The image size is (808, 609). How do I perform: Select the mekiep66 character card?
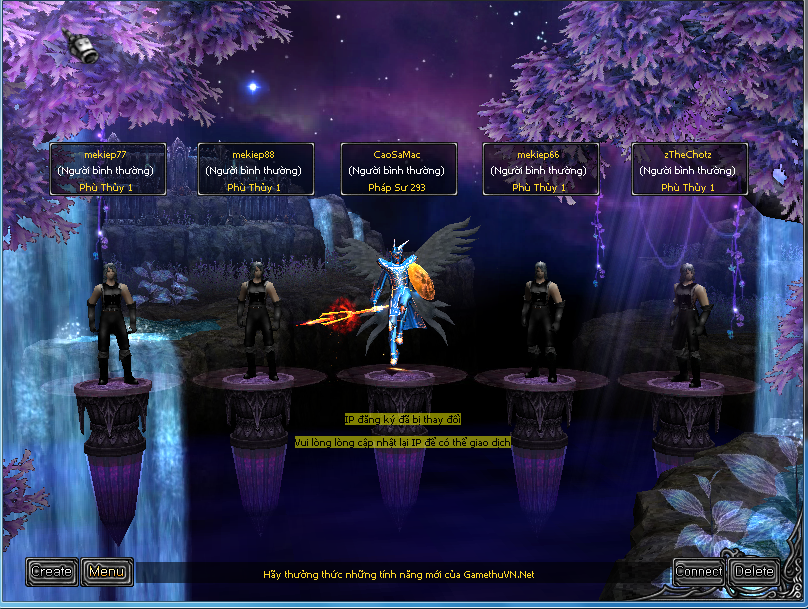(x=540, y=170)
